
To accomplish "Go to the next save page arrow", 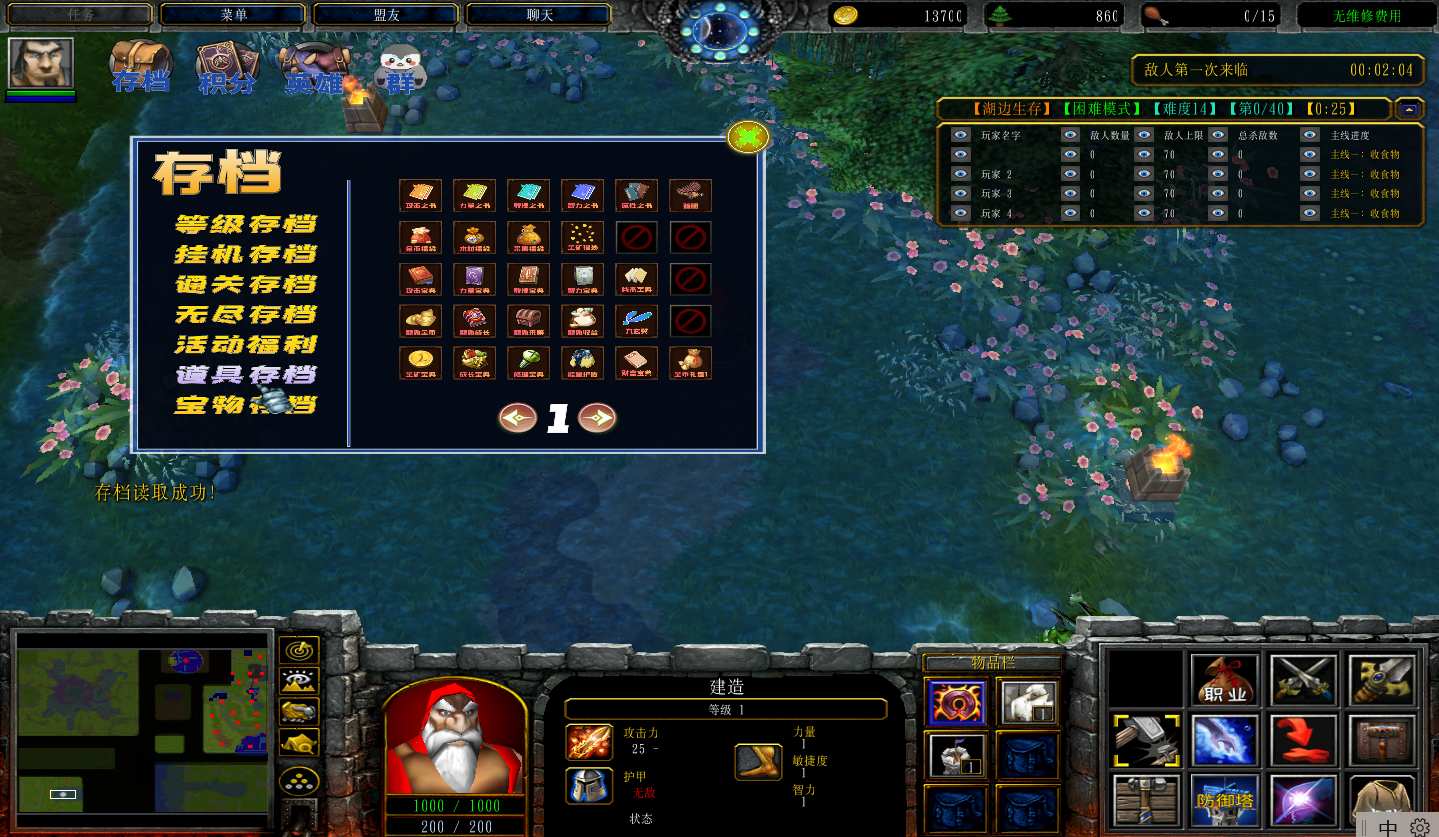I will click(x=597, y=418).
